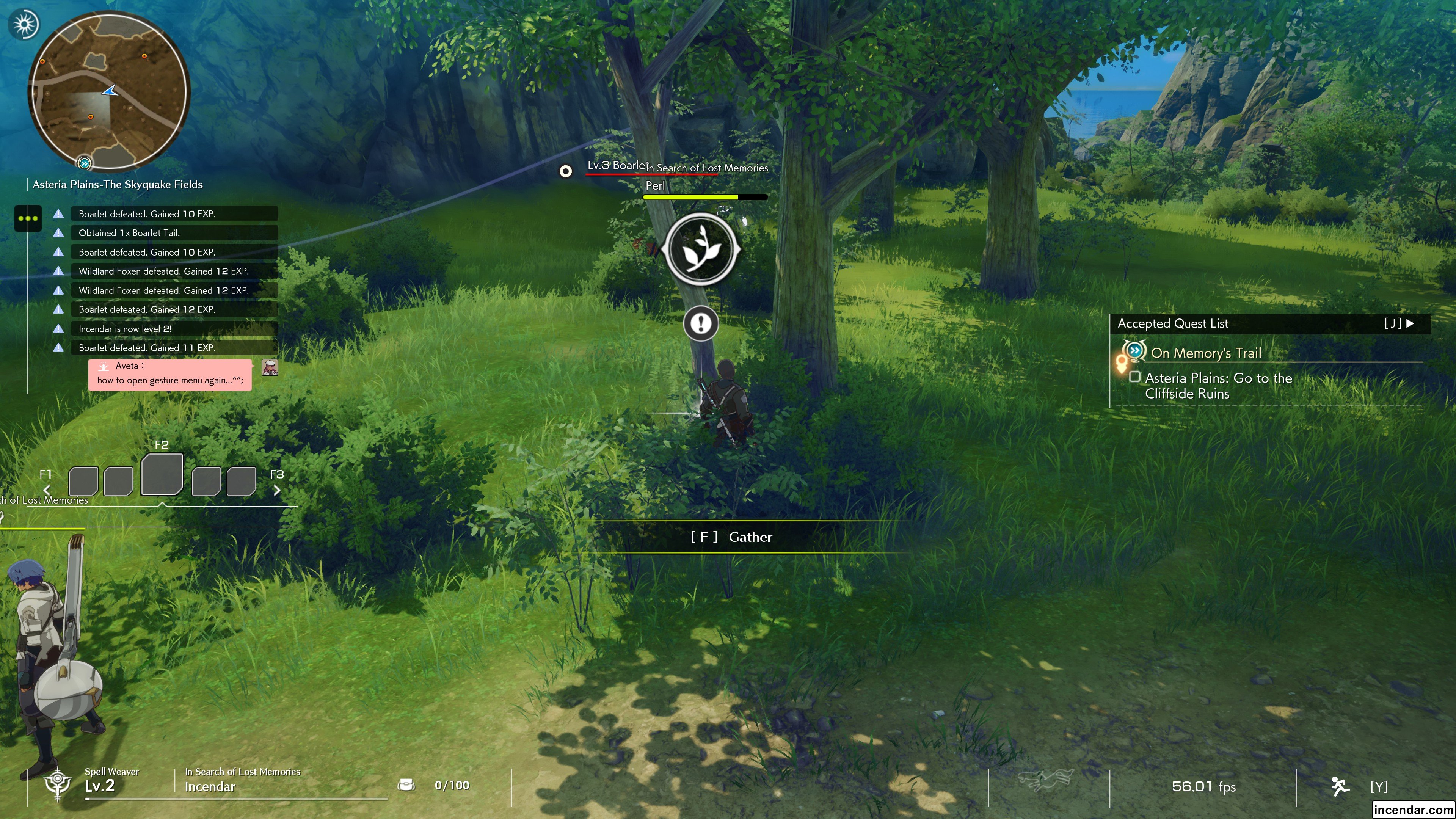Image resolution: width=1456 pixels, height=819 pixels.
Task: Select the quest marker on minimap edge
Action: [84, 163]
